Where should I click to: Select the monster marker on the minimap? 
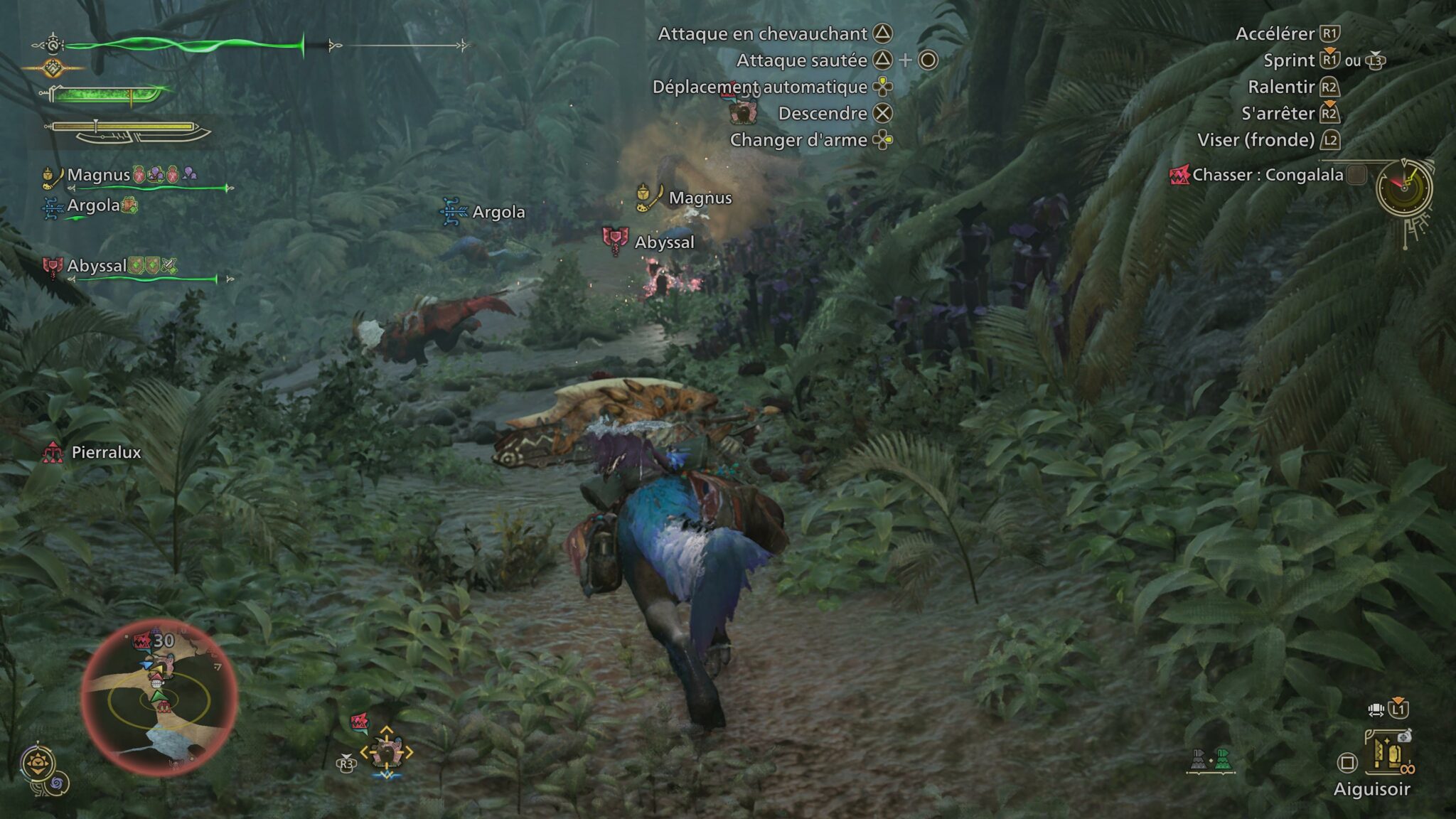(143, 641)
